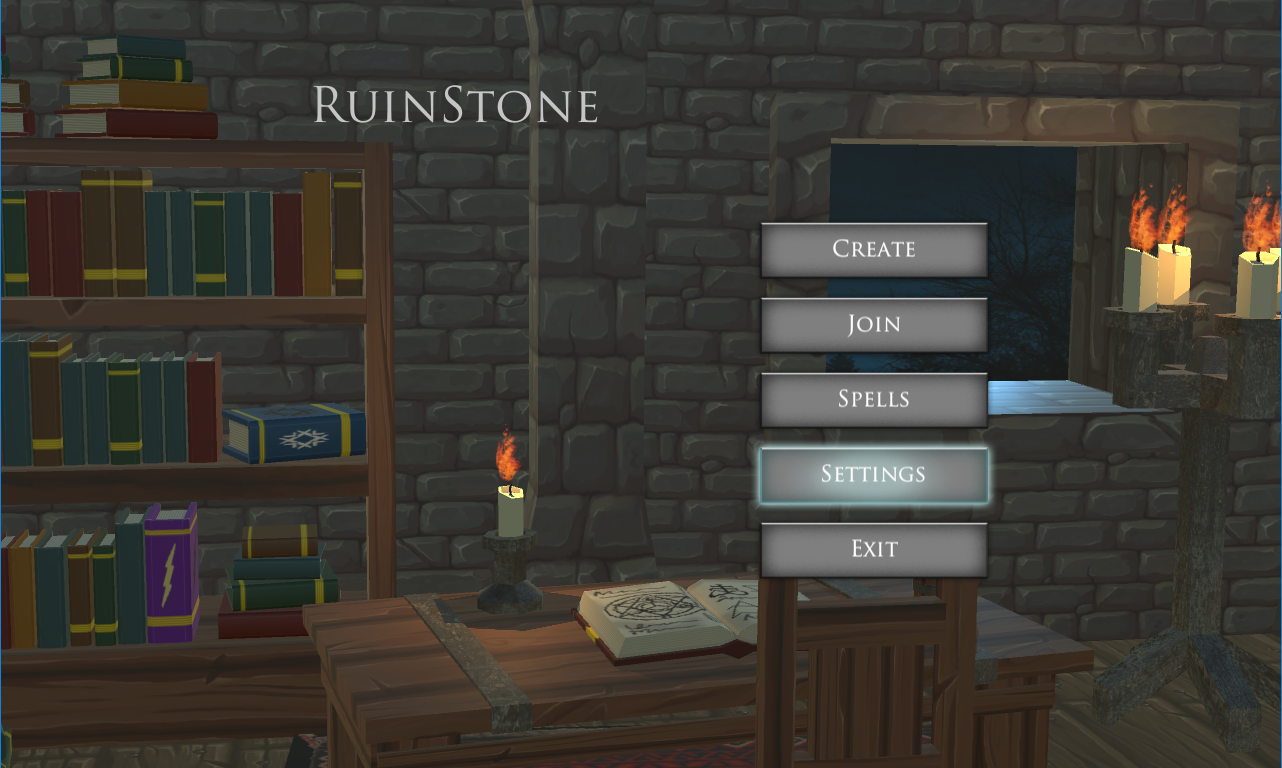Click the Join button
This screenshot has width=1282, height=768.
click(874, 323)
